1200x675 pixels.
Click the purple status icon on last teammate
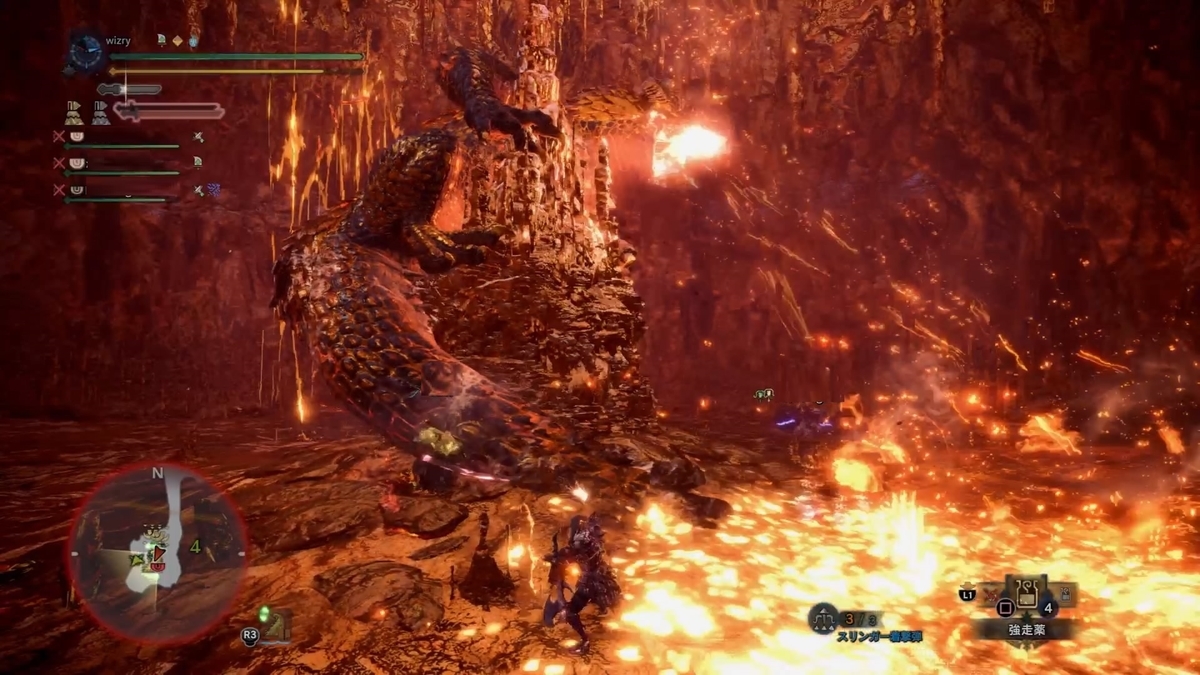pyautogui.click(x=214, y=188)
